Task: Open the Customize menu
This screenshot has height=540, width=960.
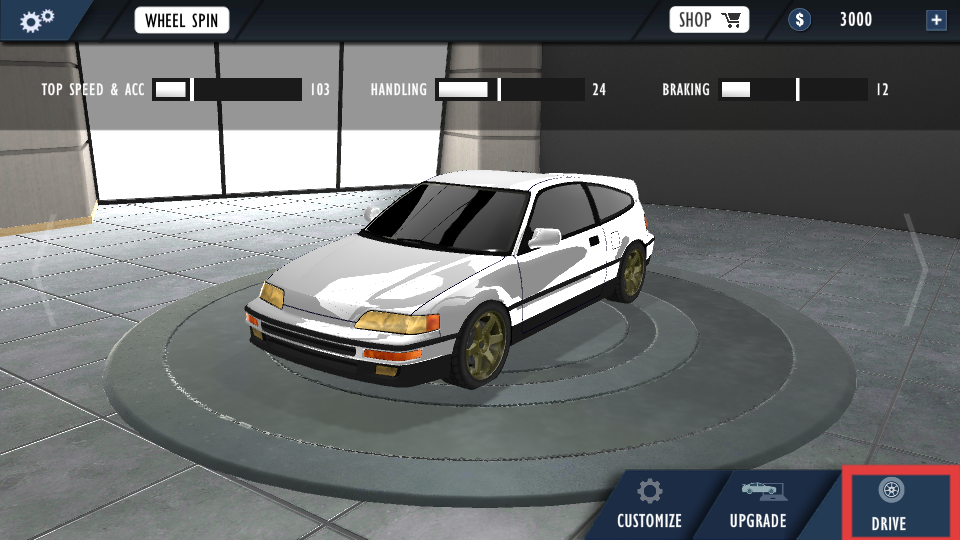Action: point(649,505)
